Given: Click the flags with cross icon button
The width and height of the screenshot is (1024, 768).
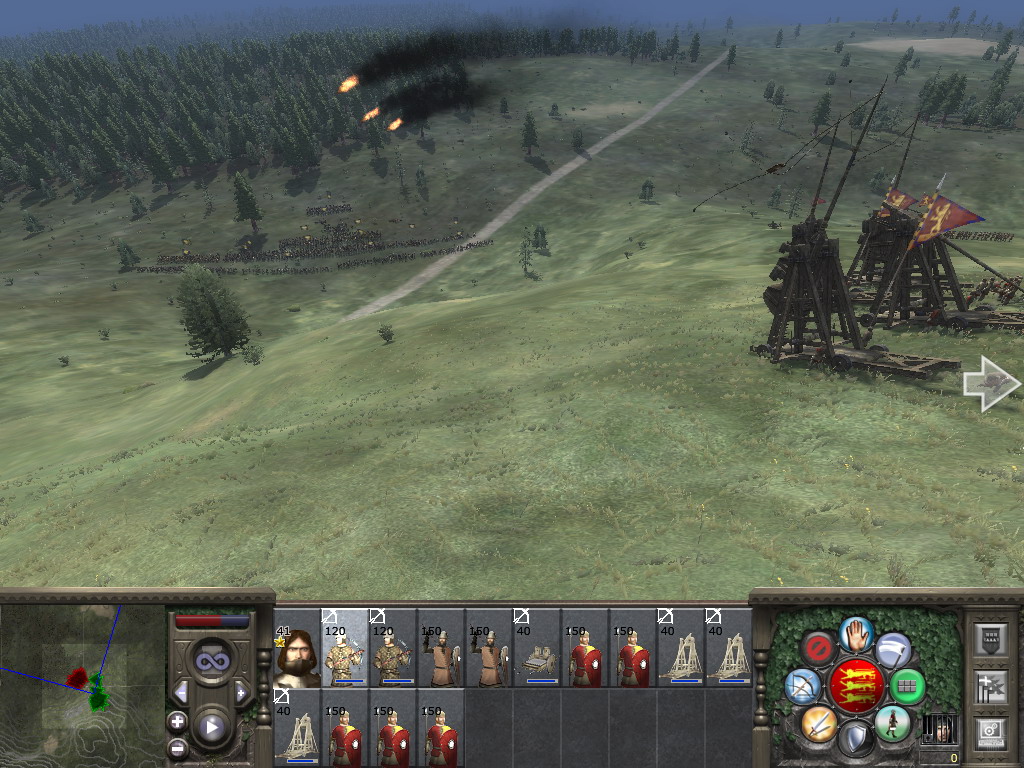Looking at the screenshot, I should click(x=990, y=686).
